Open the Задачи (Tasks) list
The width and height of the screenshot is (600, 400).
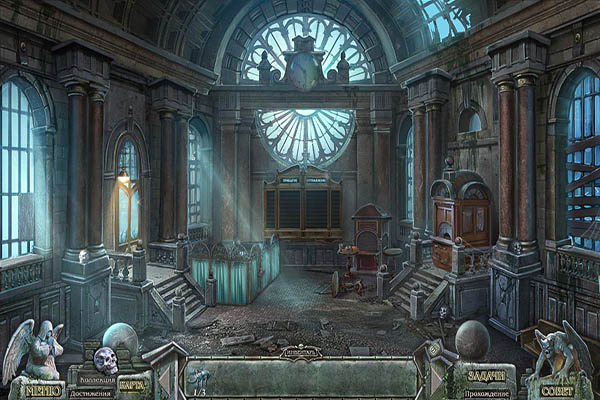coord(488,377)
